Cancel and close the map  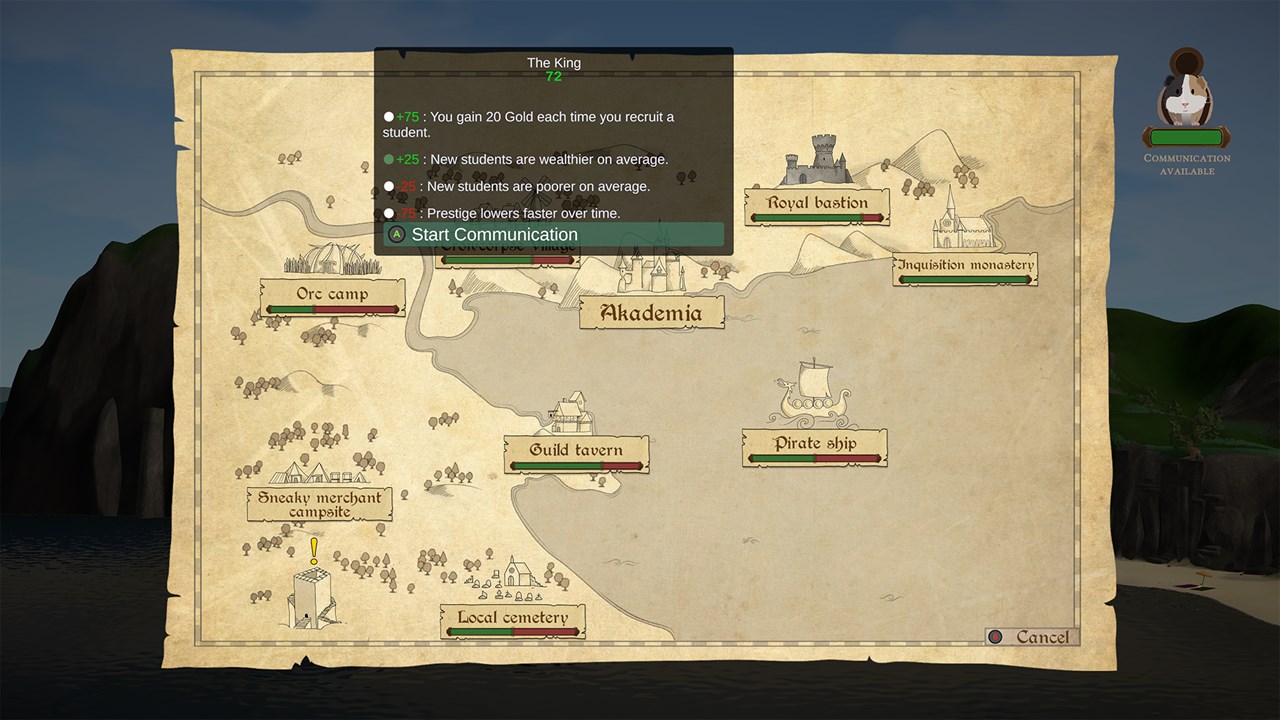point(1031,637)
